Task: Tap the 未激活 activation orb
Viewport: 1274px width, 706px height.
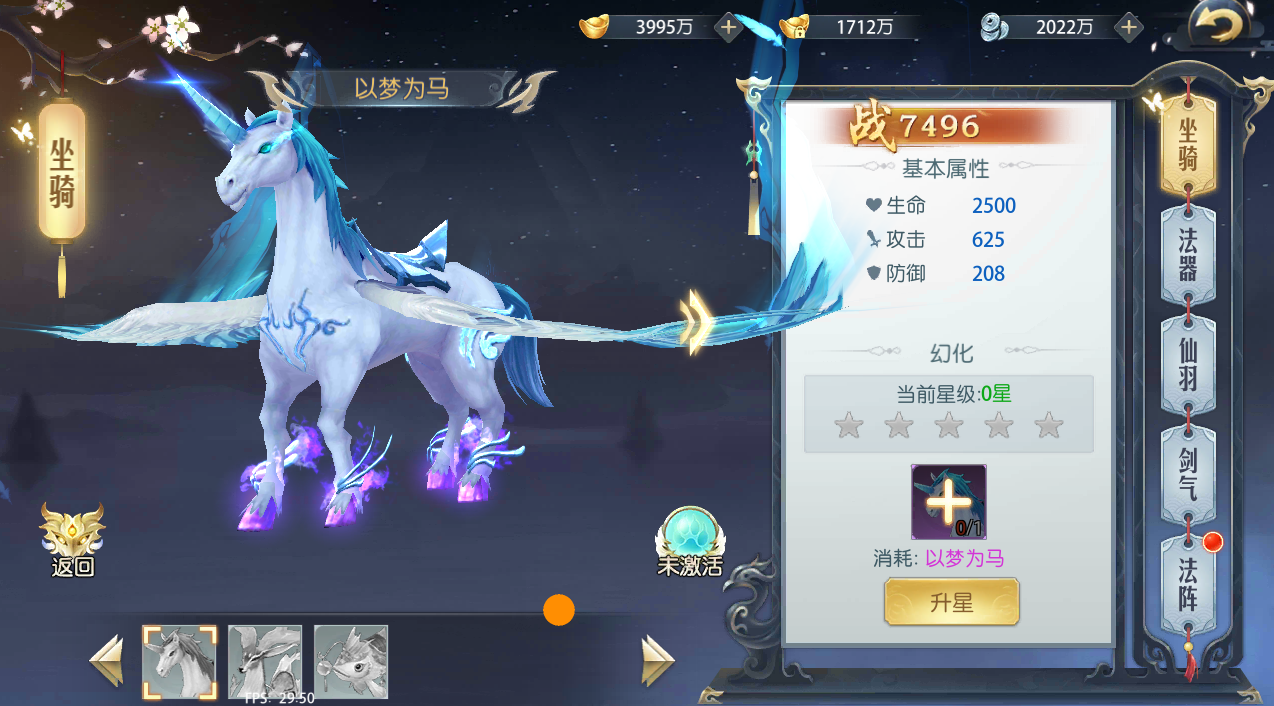Action: tap(689, 541)
